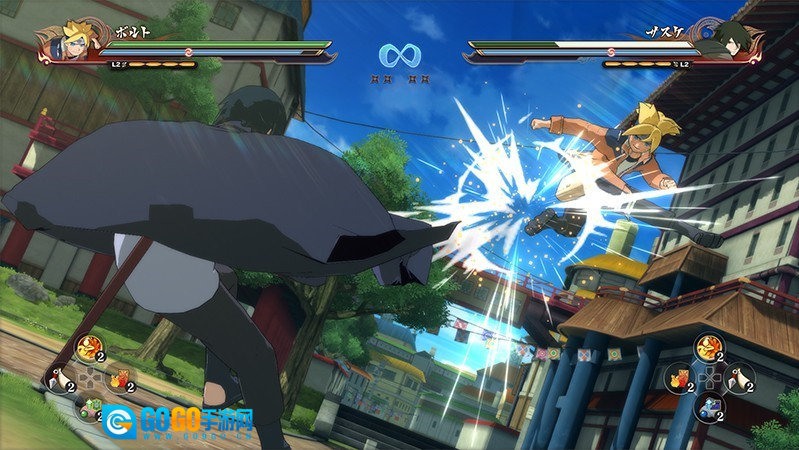Screen dimensions: 799x450
Task: Select Boruto's flame scroll item icon
Action: 88,349
